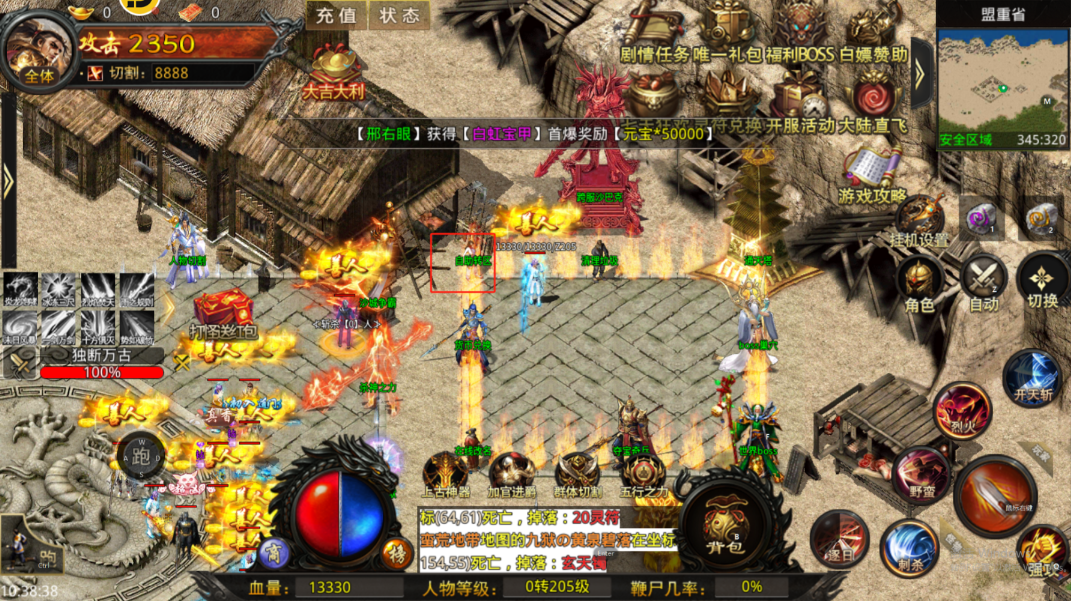The image size is (1071, 601).
Task: Collapse the top icon panel with arrow
Action: pyautogui.click(x=921, y=70)
